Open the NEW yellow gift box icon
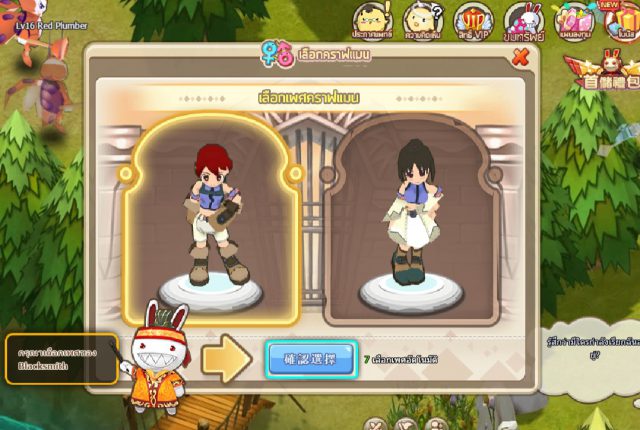640x430 pixels. point(624,20)
